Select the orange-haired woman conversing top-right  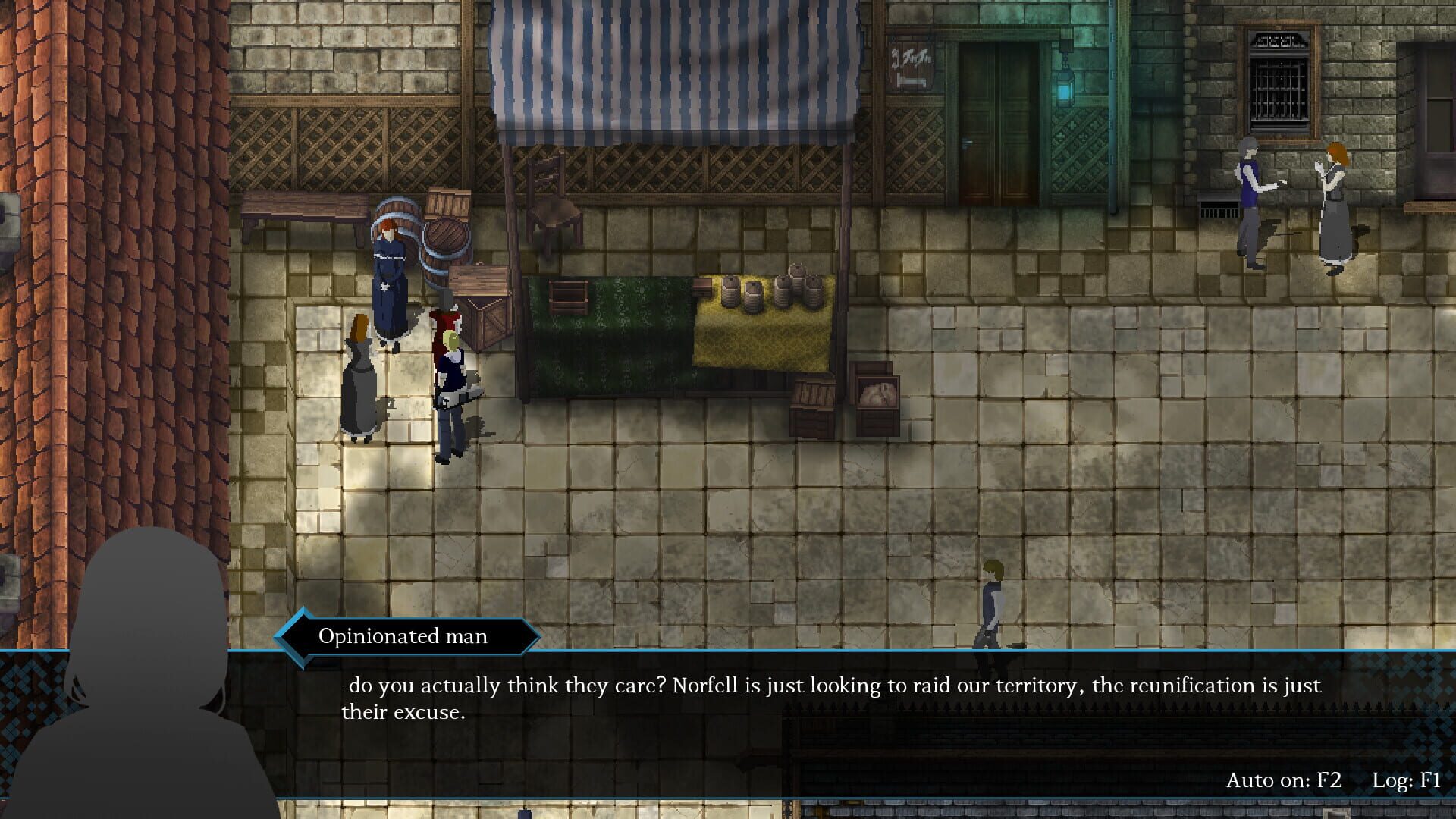click(1336, 201)
